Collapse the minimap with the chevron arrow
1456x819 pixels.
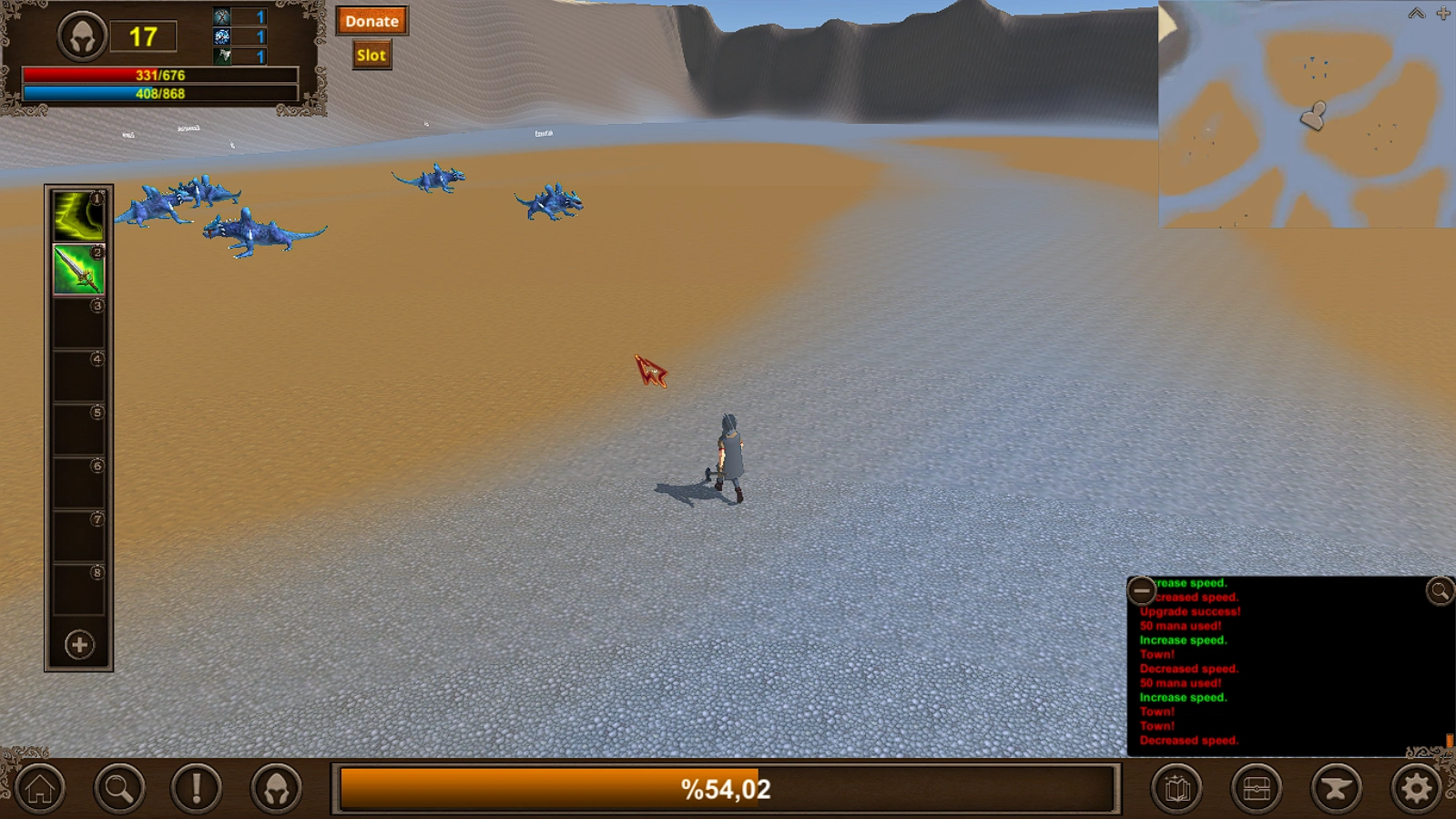pyautogui.click(x=1415, y=13)
